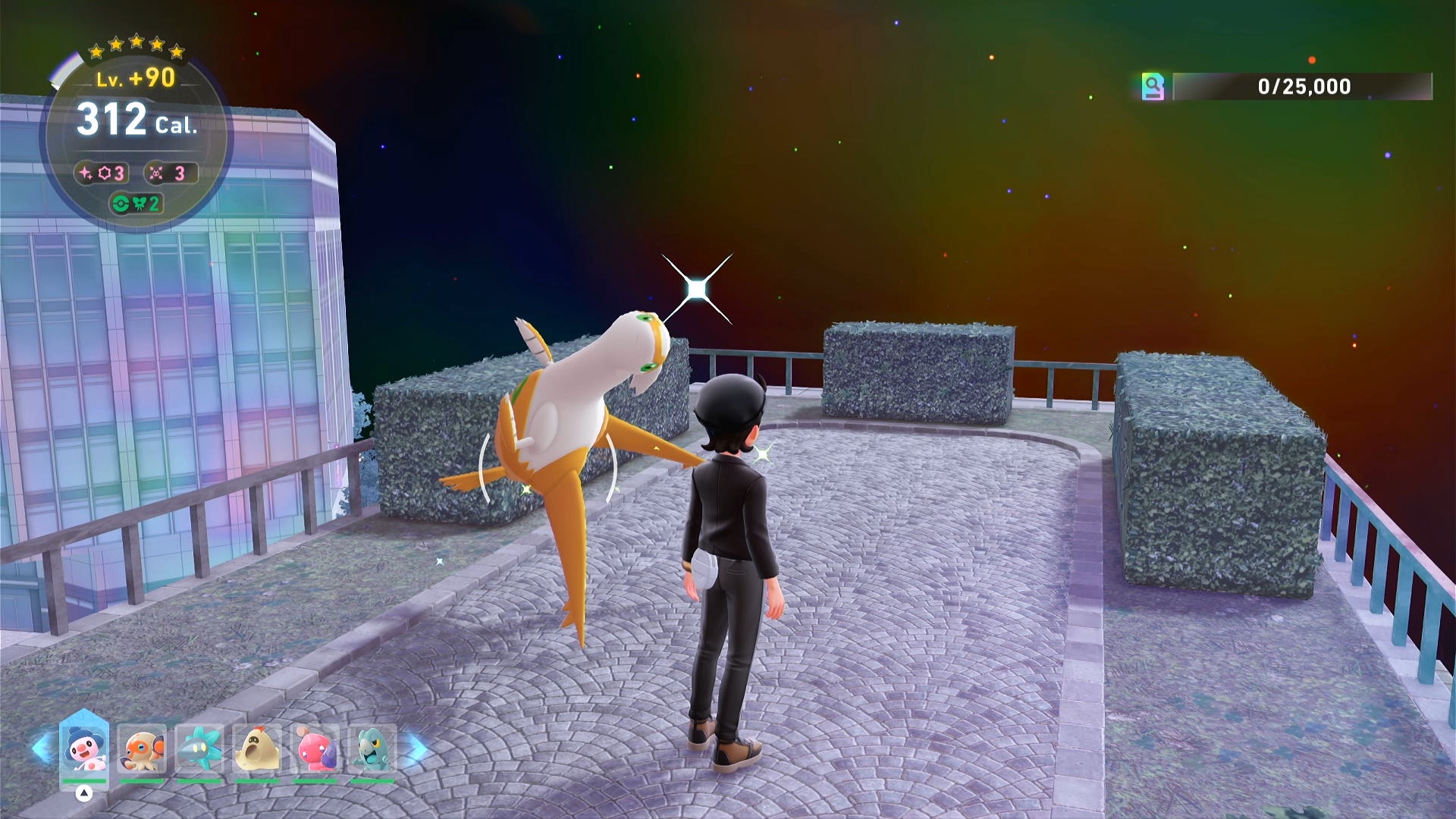1456x819 pixels.
Task: Select the Mime Jr. party slot
Action: 83,749
